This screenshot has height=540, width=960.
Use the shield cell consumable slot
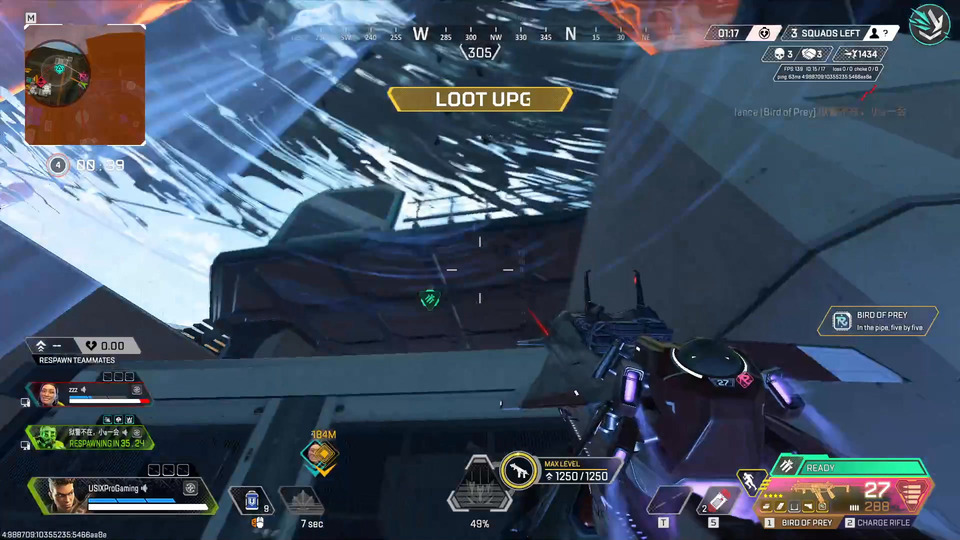point(252,499)
